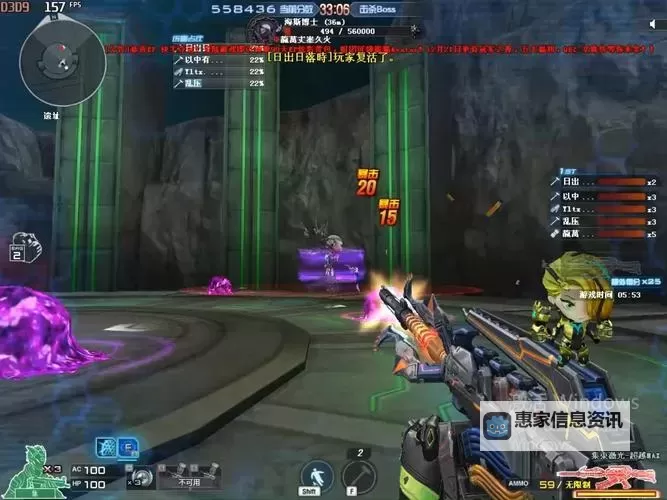Activate the blue net shield skill icon
Viewport: 667px width, 500px height.
click(106, 447)
